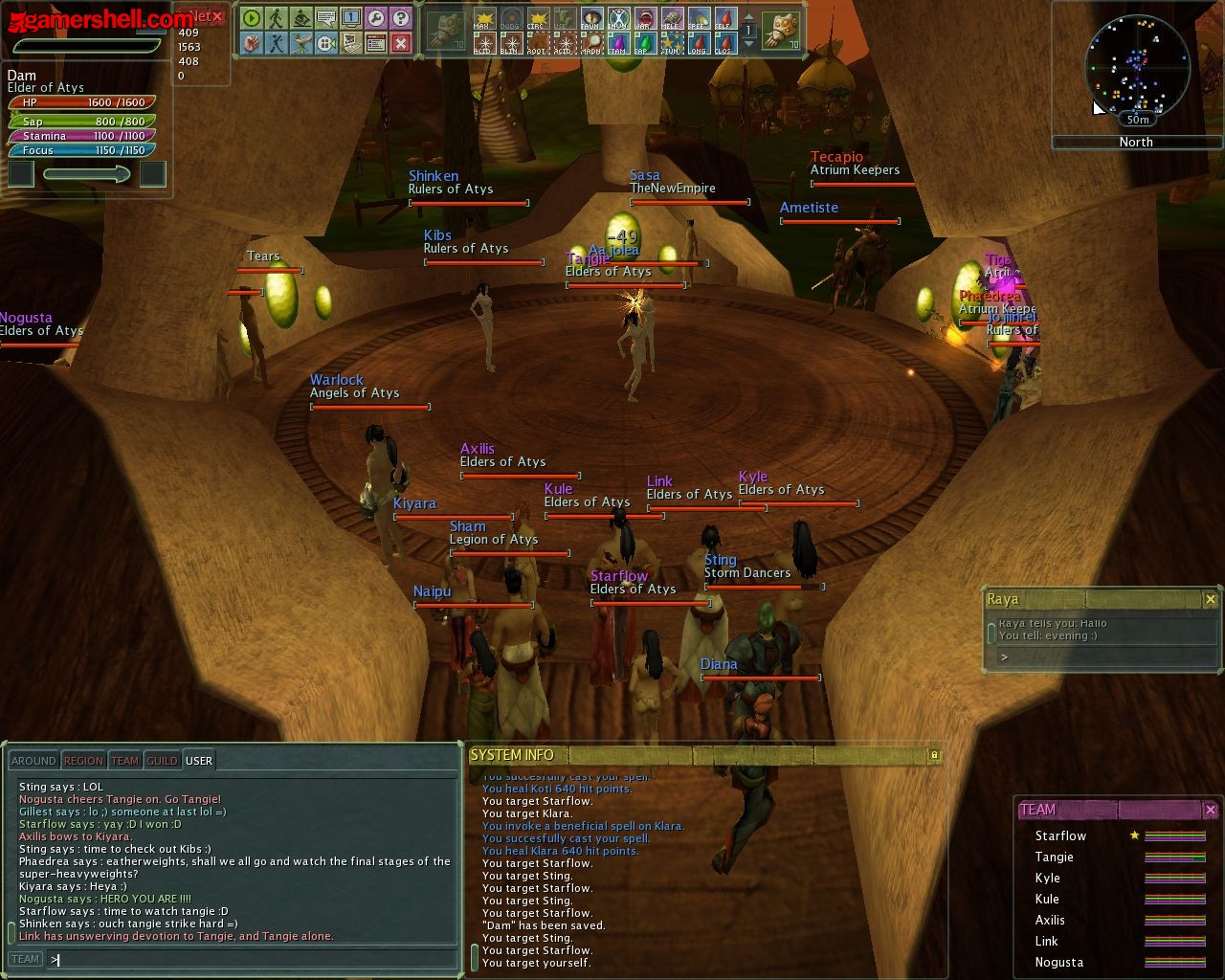Select Tangie in the team list
The height and width of the screenshot is (980, 1225).
tap(1054, 857)
